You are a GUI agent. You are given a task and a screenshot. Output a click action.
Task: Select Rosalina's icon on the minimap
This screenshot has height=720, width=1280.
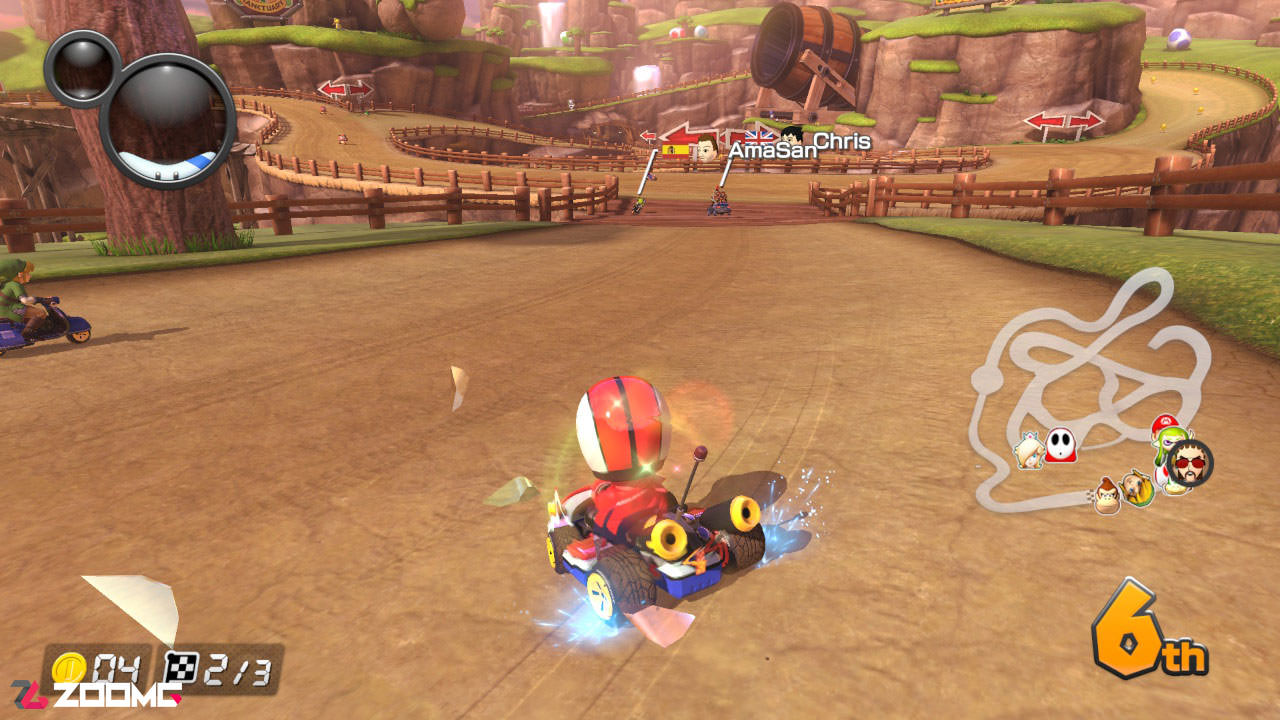pos(1029,451)
